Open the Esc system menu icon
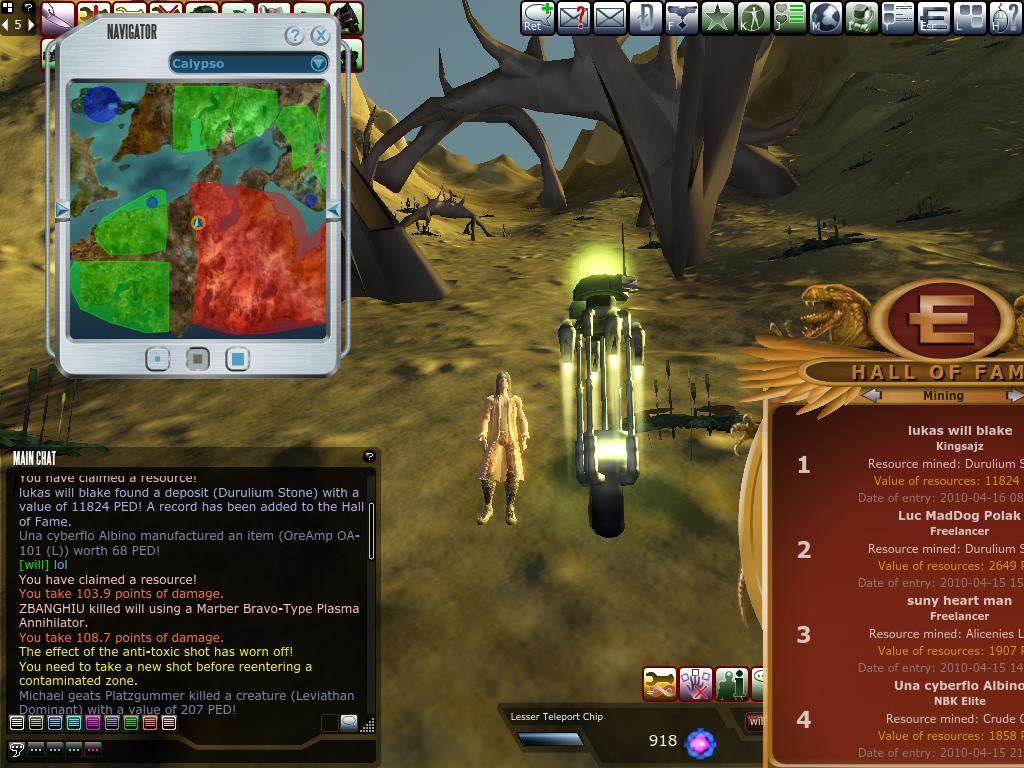The image size is (1024, 768). [934, 18]
